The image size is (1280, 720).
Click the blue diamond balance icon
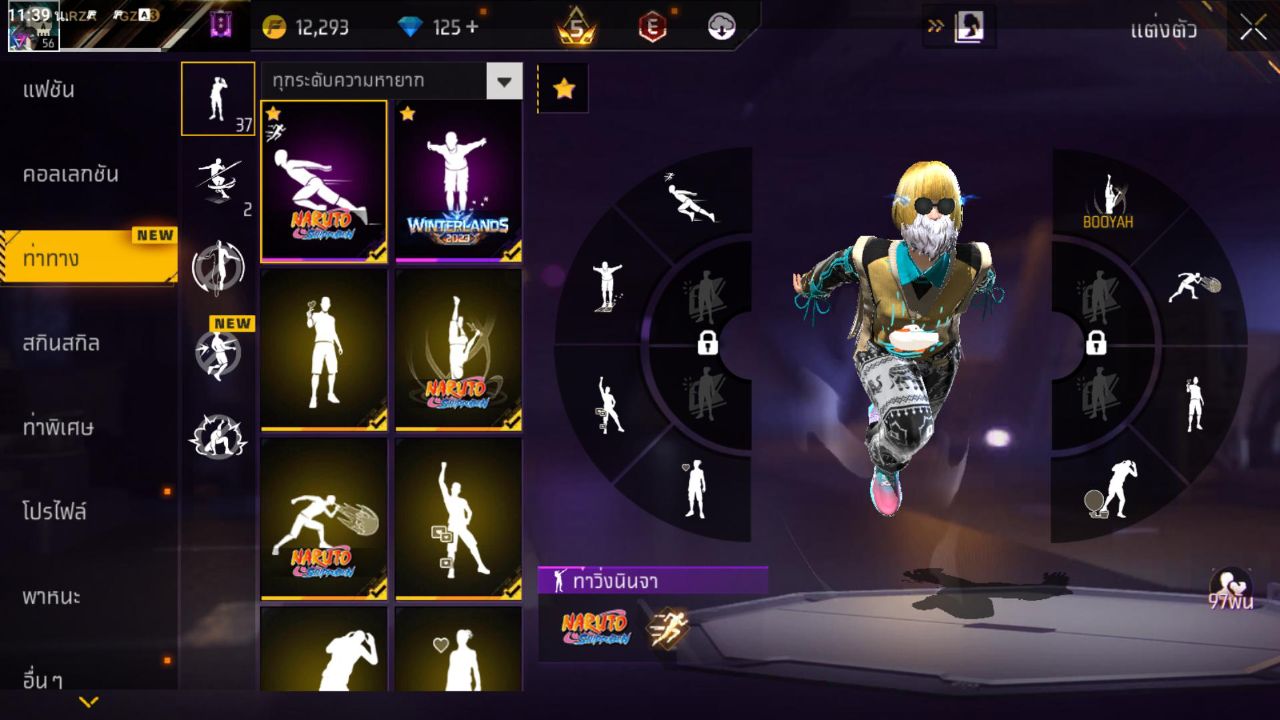409,27
